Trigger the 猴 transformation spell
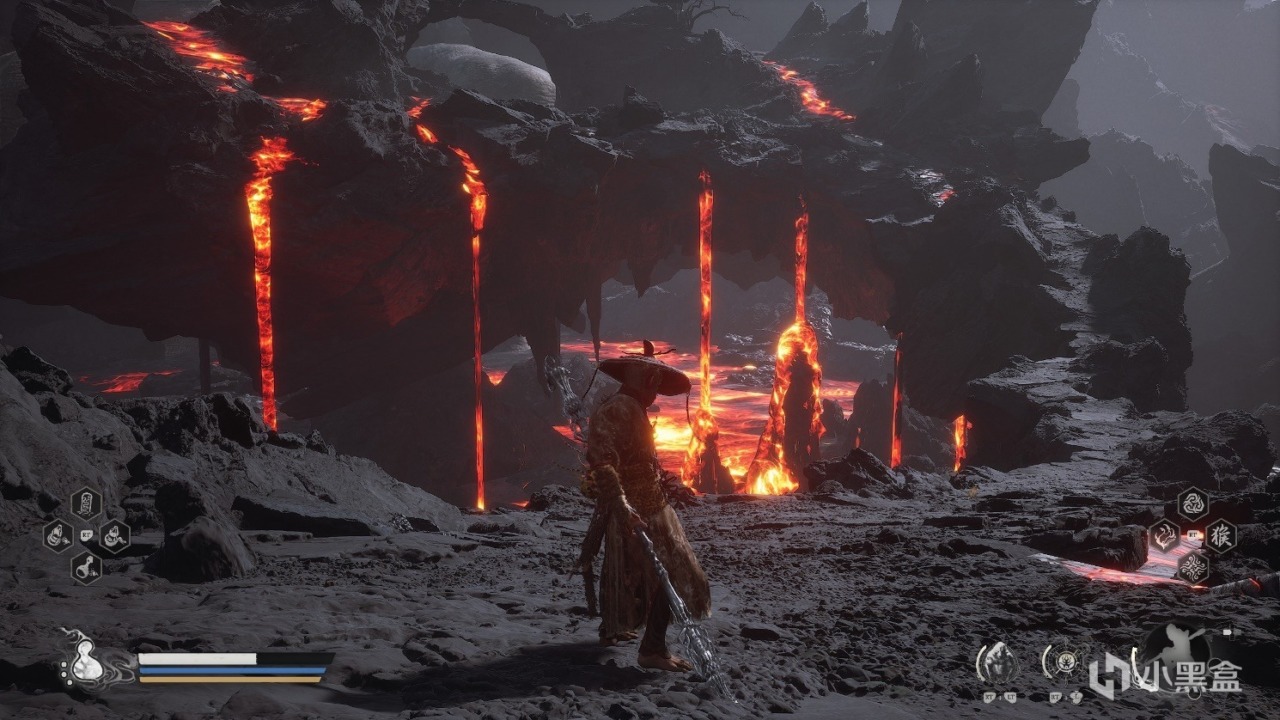 click(x=1220, y=536)
